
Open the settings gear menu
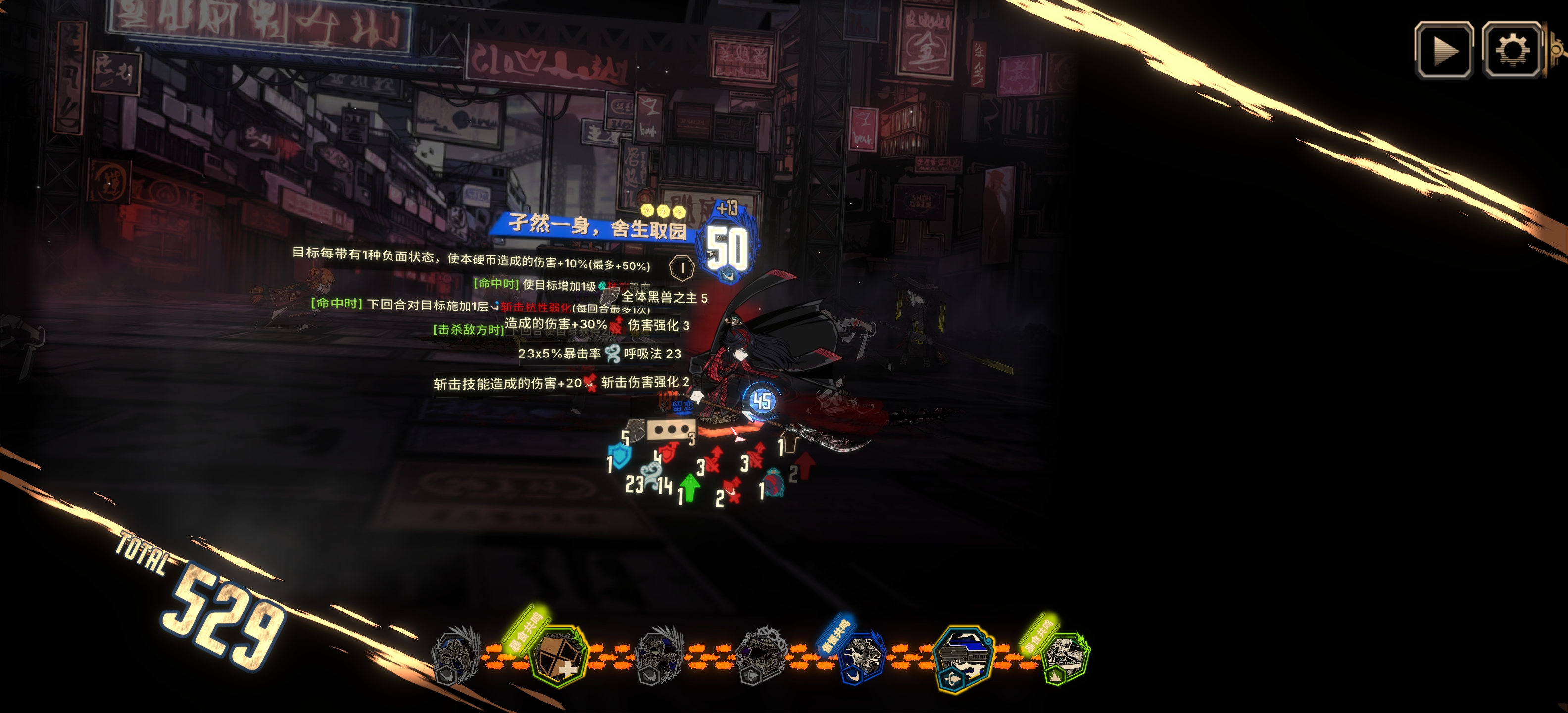(1512, 51)
